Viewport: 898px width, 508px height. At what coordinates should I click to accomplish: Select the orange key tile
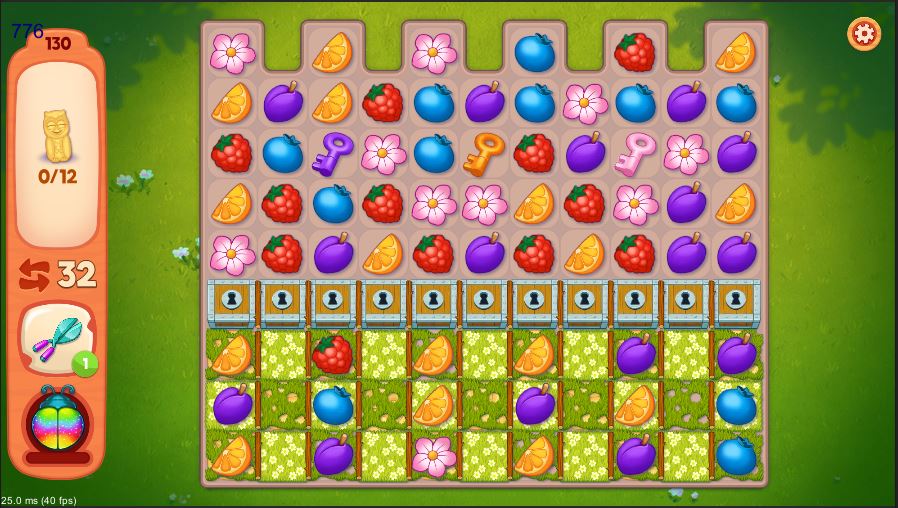484,152
